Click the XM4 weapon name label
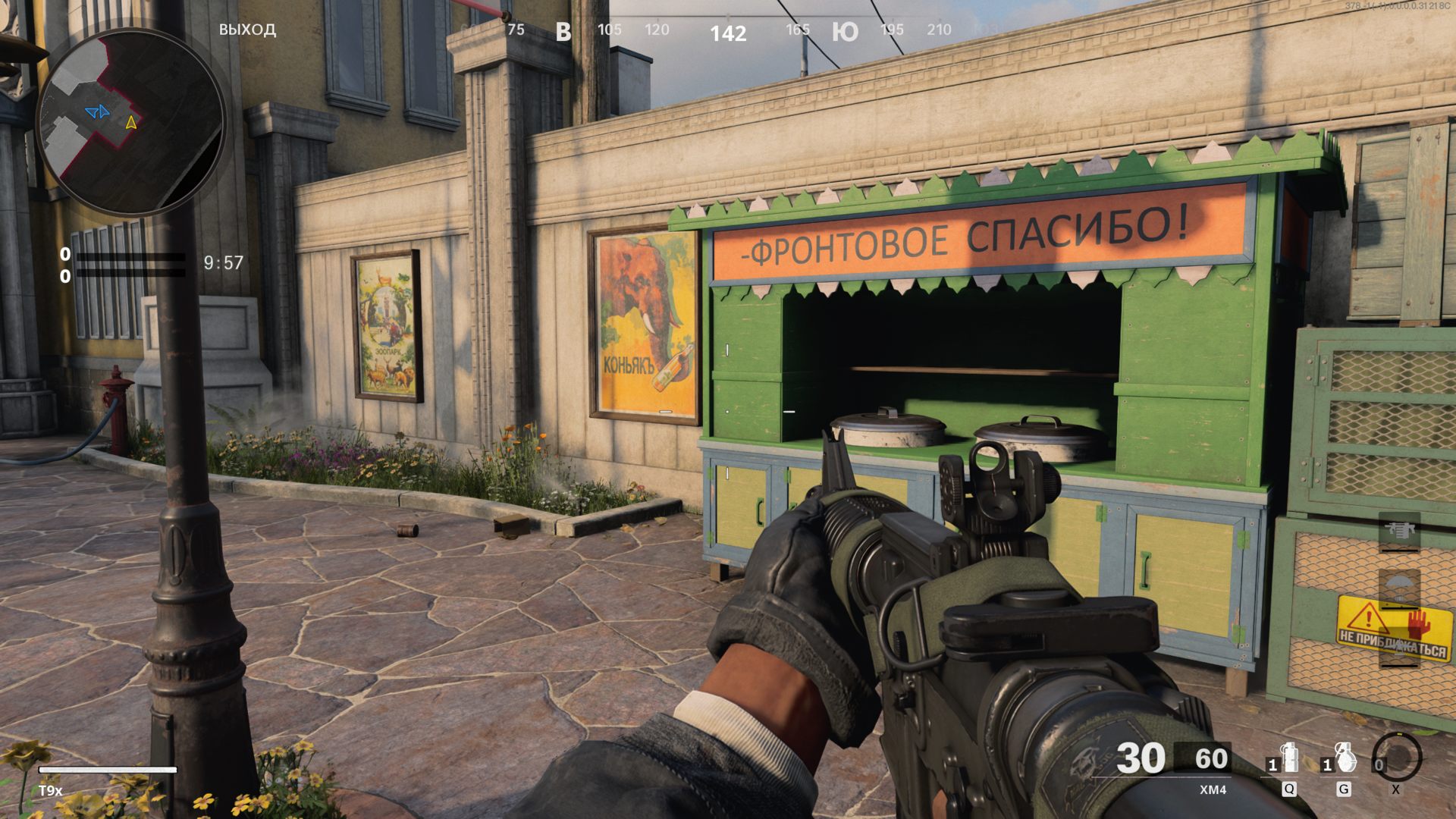The height and width of the screenshot is (819, 1456). click(x=1213, y=789)
